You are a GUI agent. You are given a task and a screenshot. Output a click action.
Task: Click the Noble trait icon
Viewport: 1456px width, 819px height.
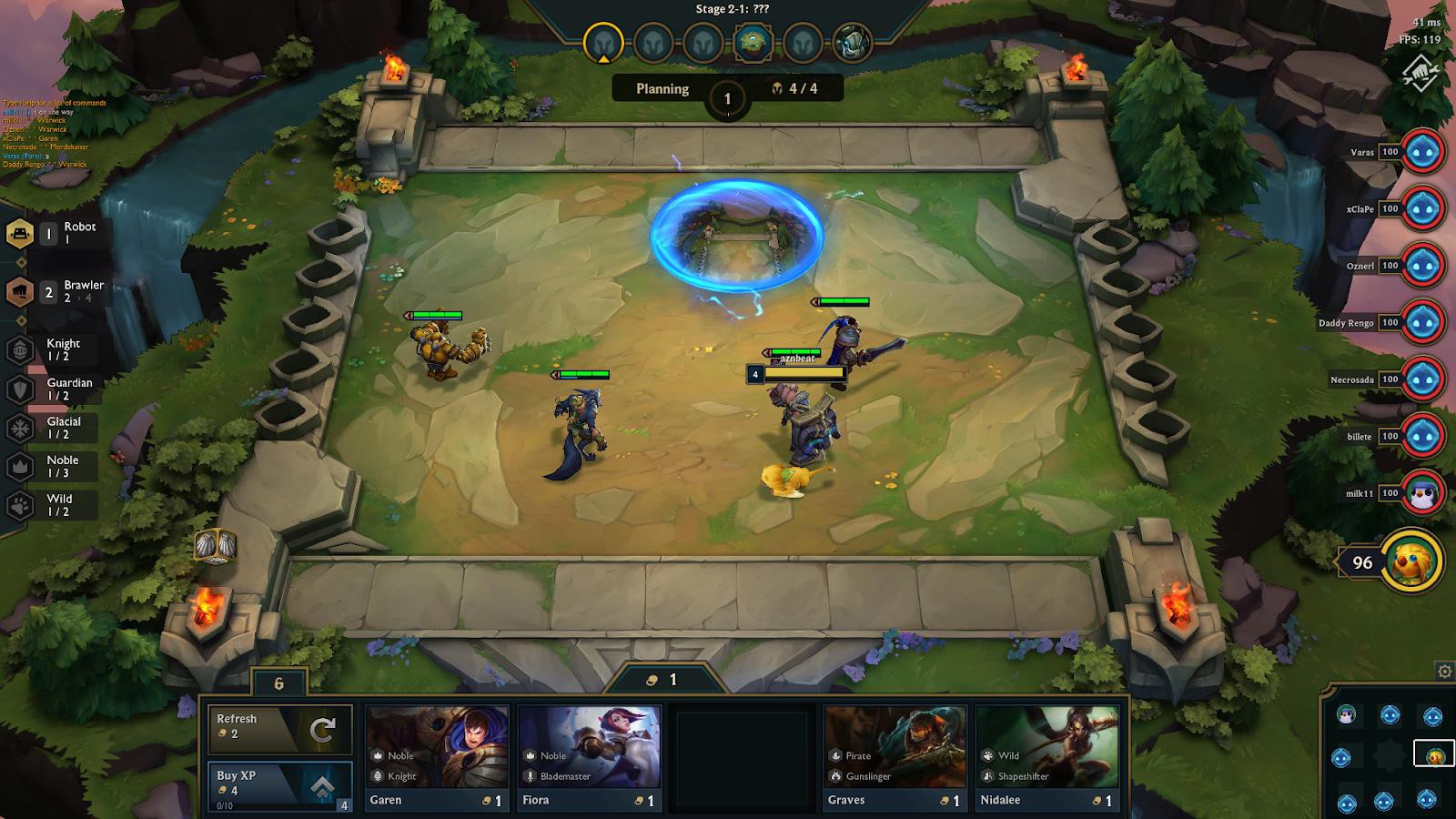(x=20, y=465)
